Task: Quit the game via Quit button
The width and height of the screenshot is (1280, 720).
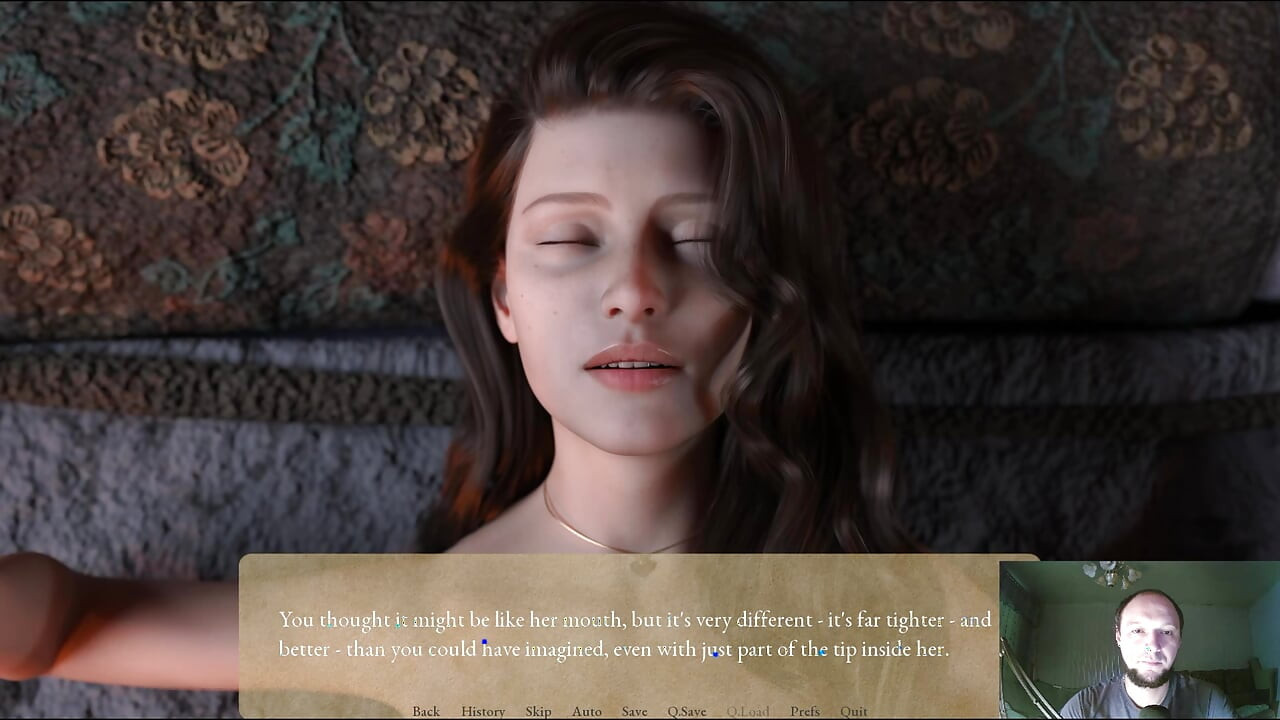Action: 854,711
